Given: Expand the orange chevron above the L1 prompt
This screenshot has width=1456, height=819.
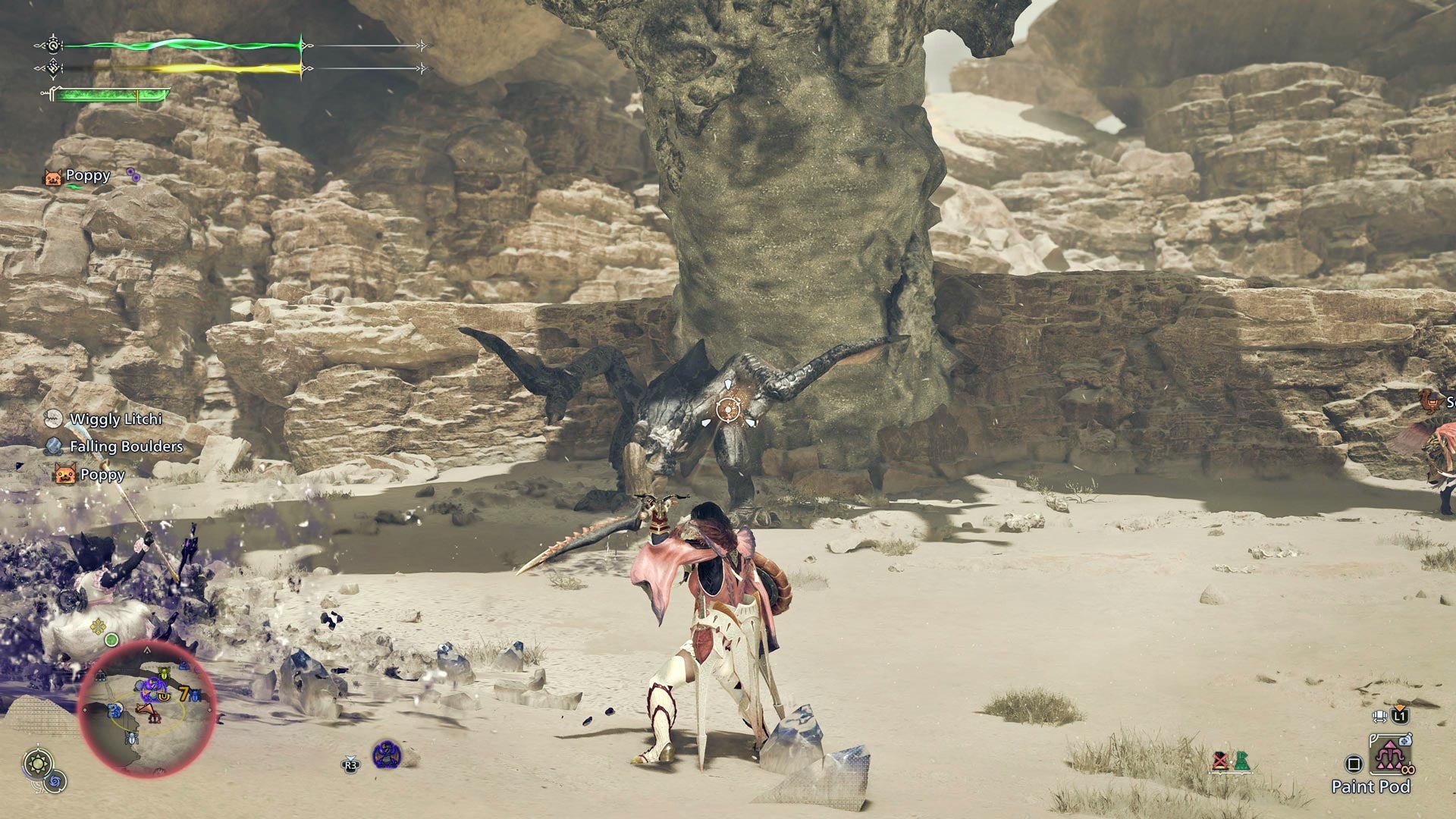Looking at the screenshot, I should click(x=1400, y=707).
